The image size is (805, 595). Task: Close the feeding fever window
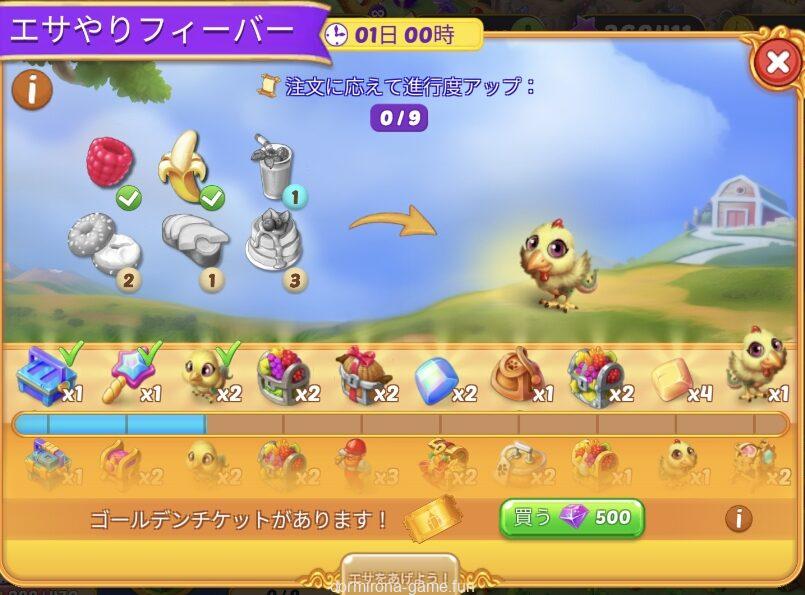[776, 62]
